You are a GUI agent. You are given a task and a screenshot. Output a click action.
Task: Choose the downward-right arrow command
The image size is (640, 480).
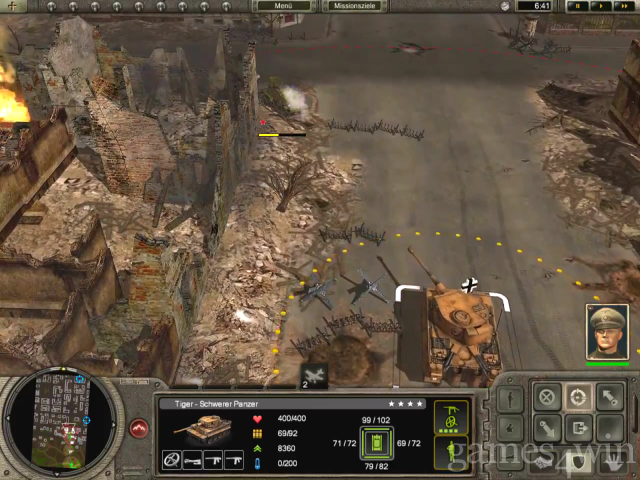546,429
